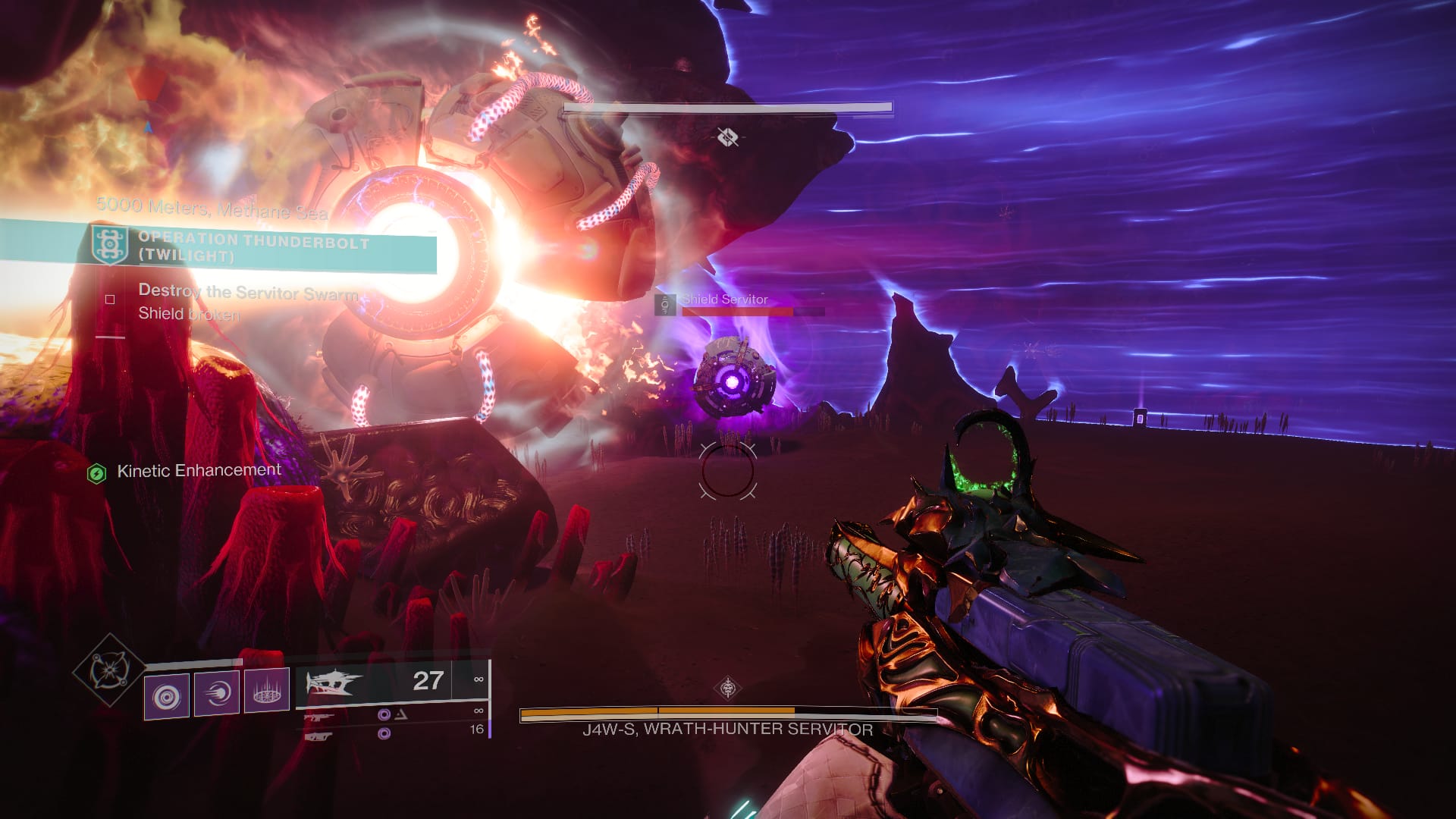Screen dimensions: 1456x819
Task: Click the green Kinetic Enhancement buff icon
Action: click(x=96, y=470)
